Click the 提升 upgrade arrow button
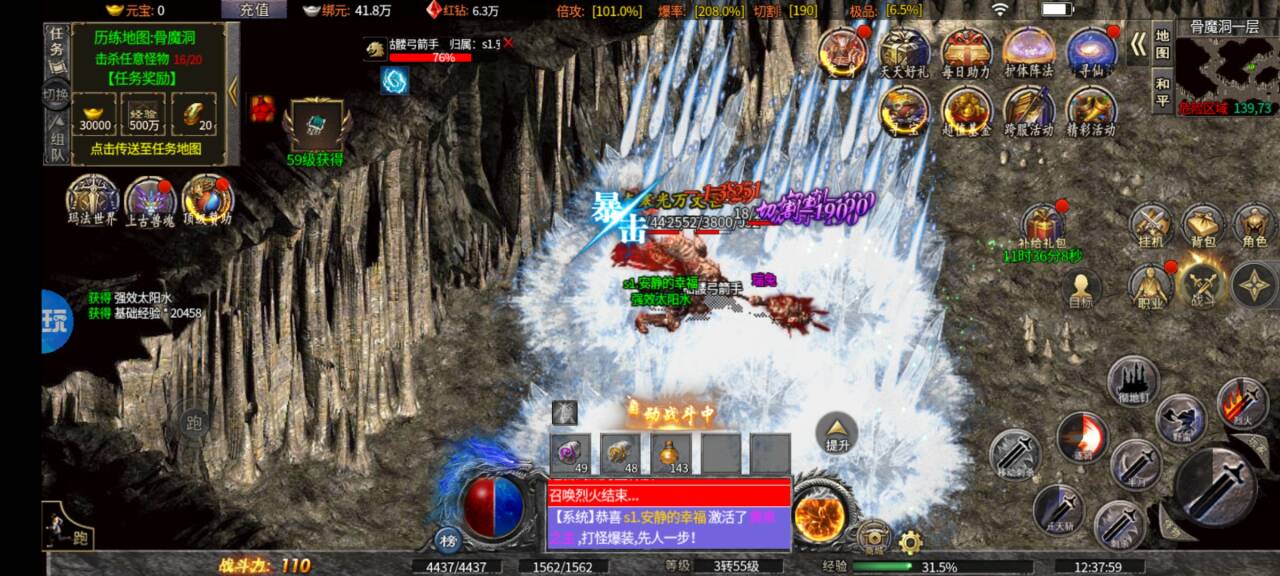1280x576 pixels. [837, 433]
